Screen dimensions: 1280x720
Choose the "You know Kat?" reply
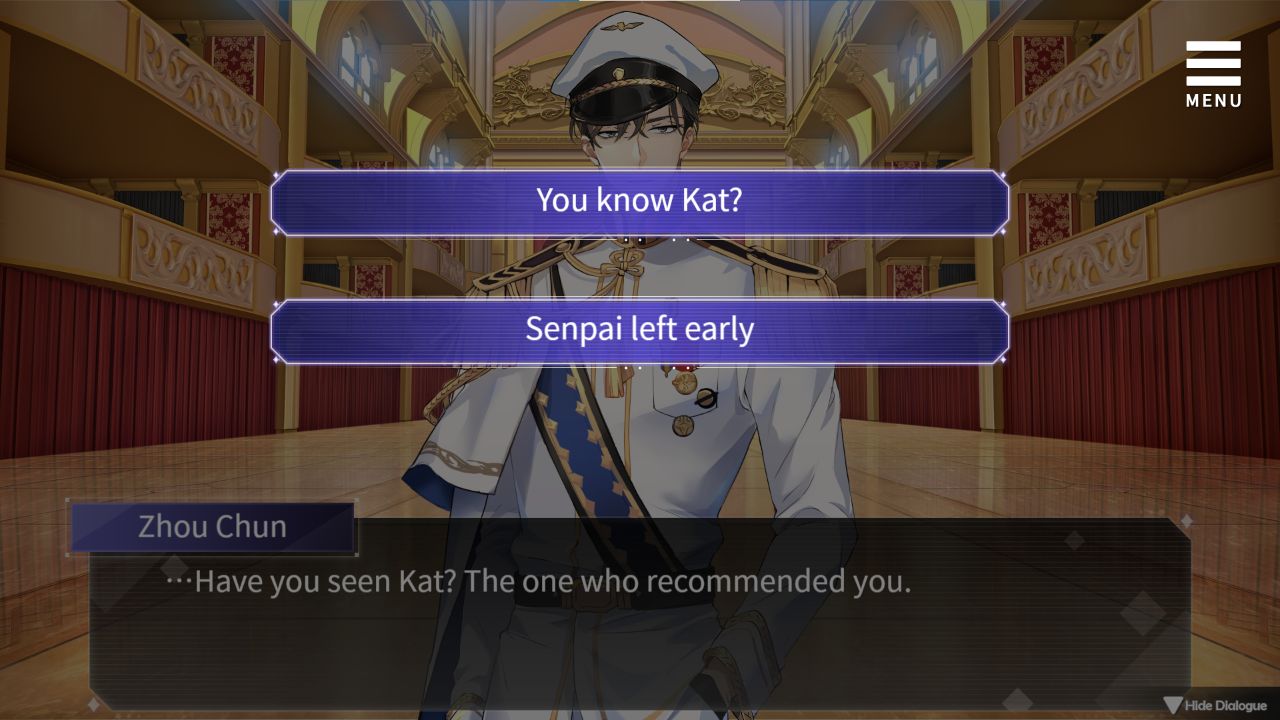tap(639, 201)
